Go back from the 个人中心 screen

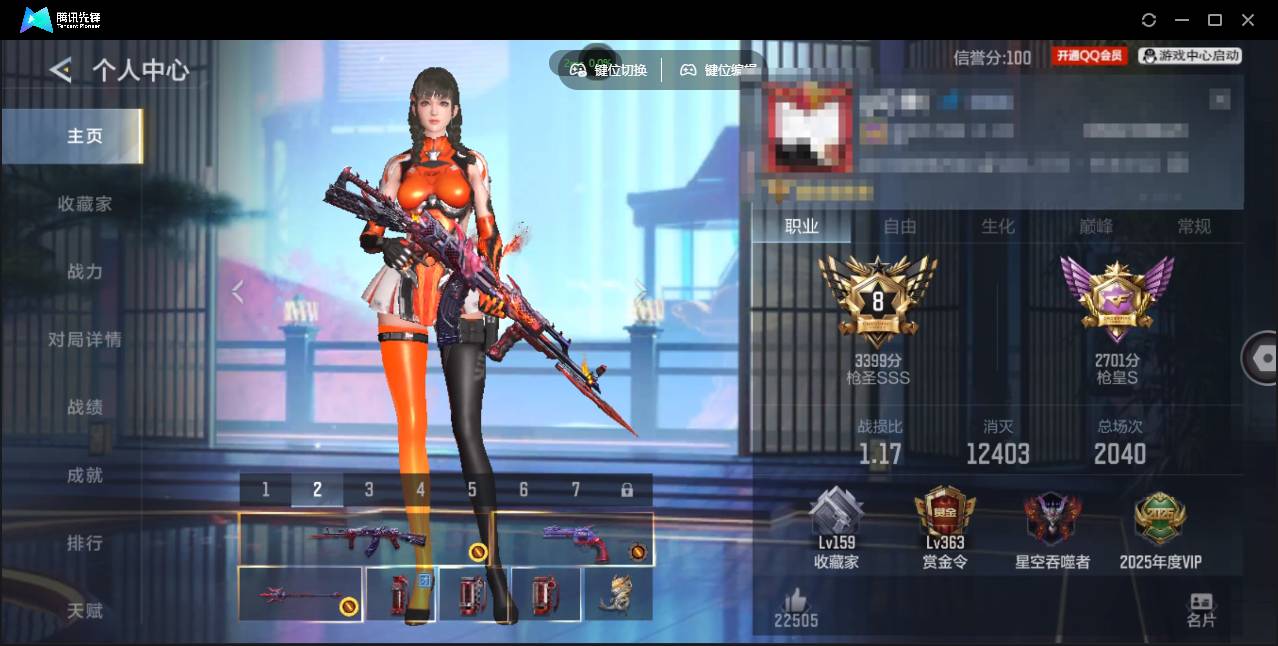[61, 70]
